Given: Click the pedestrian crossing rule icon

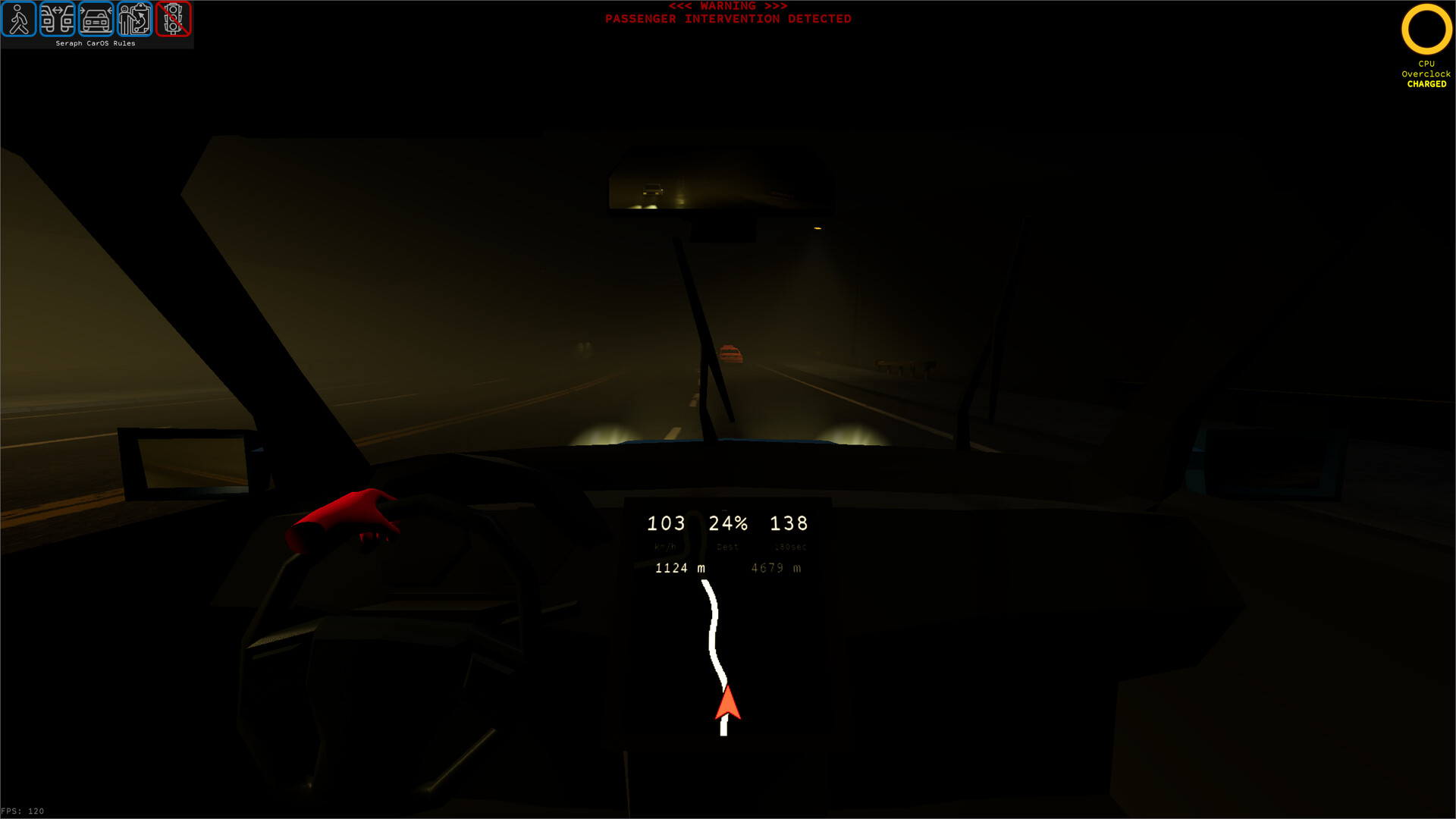Looking at the screenshot, I should tap(20, 20).
